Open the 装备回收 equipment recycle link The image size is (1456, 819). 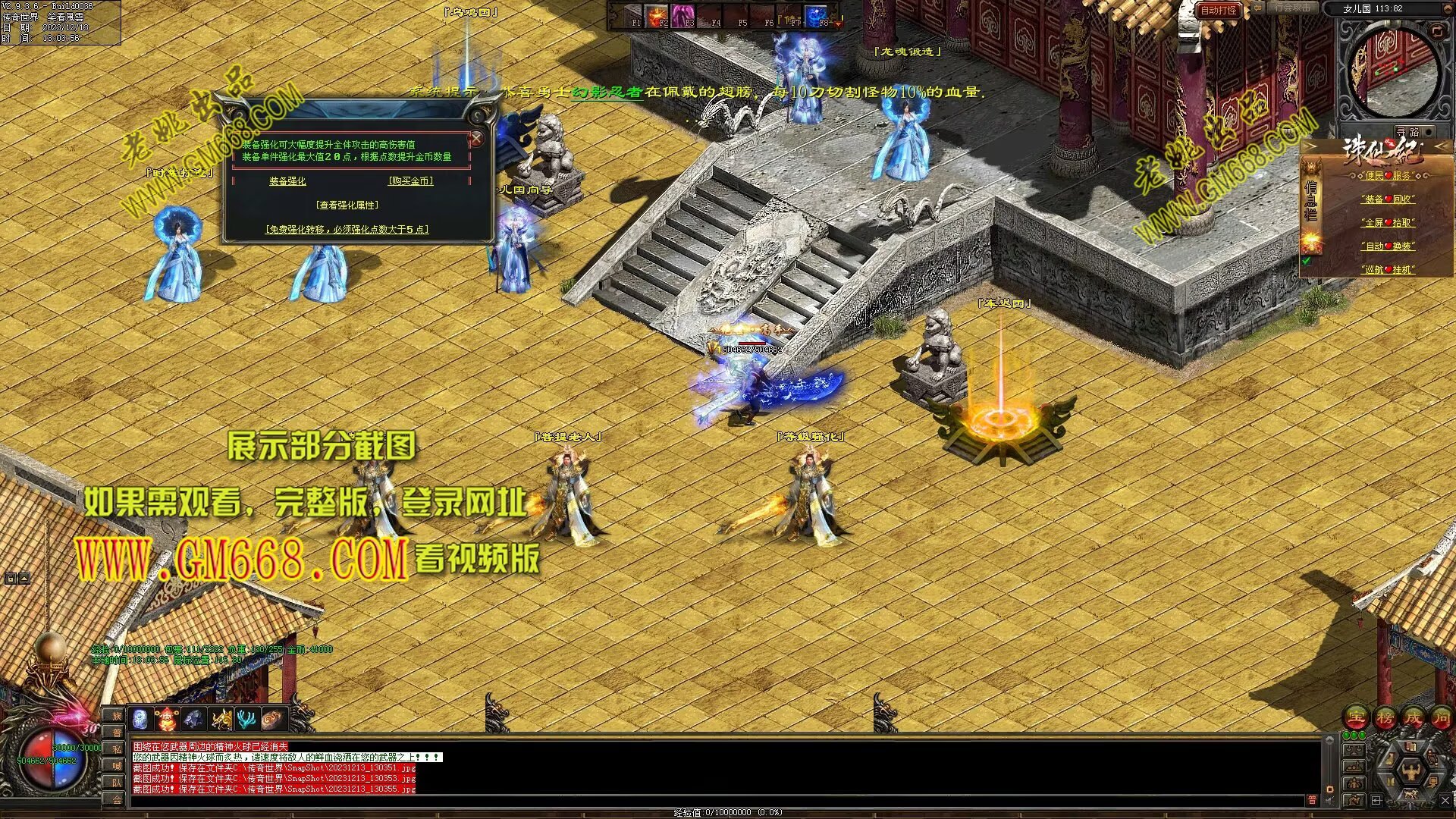(1388, 199)
